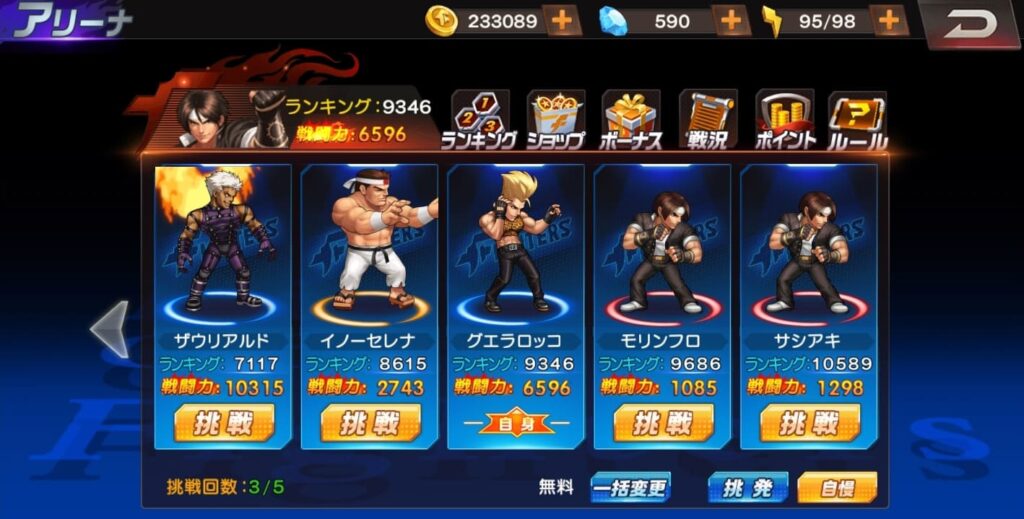Open the ルール rules icon
Viewport: 1024px width, 519px height.
[x=858, y=119]
